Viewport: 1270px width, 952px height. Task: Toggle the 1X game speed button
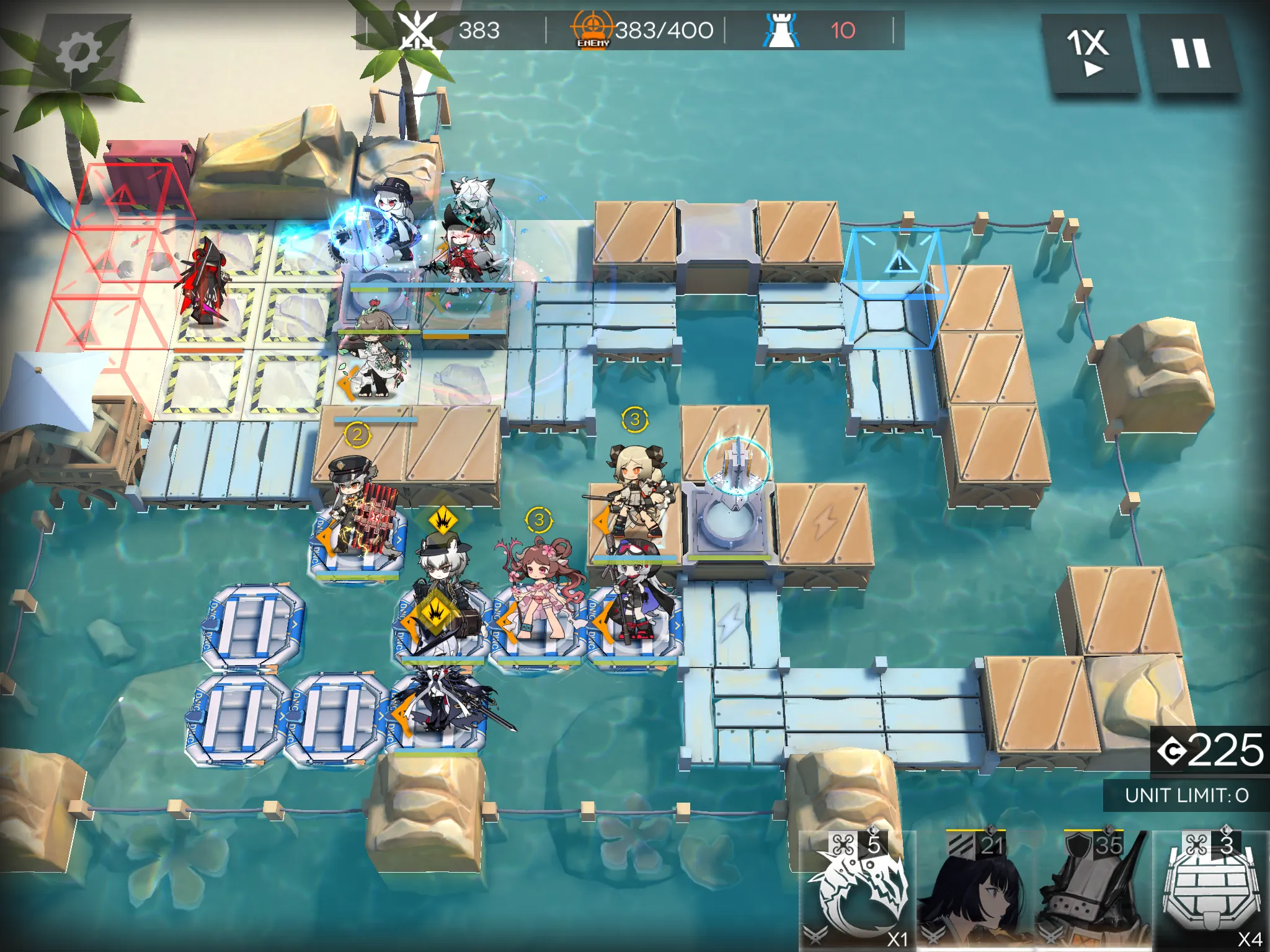tap(1089, 52)
